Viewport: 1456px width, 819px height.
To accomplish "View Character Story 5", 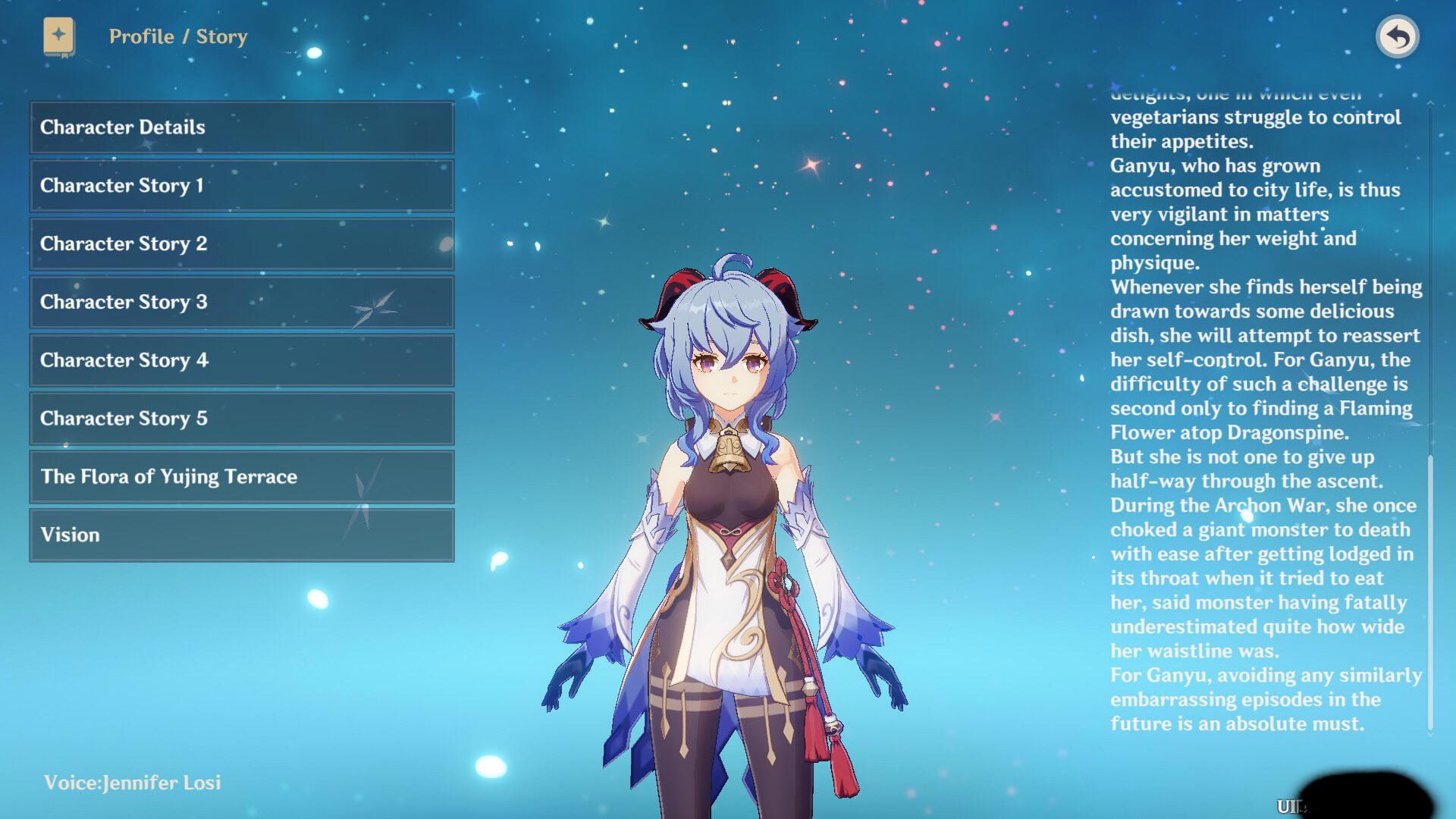I will [242, 419].
